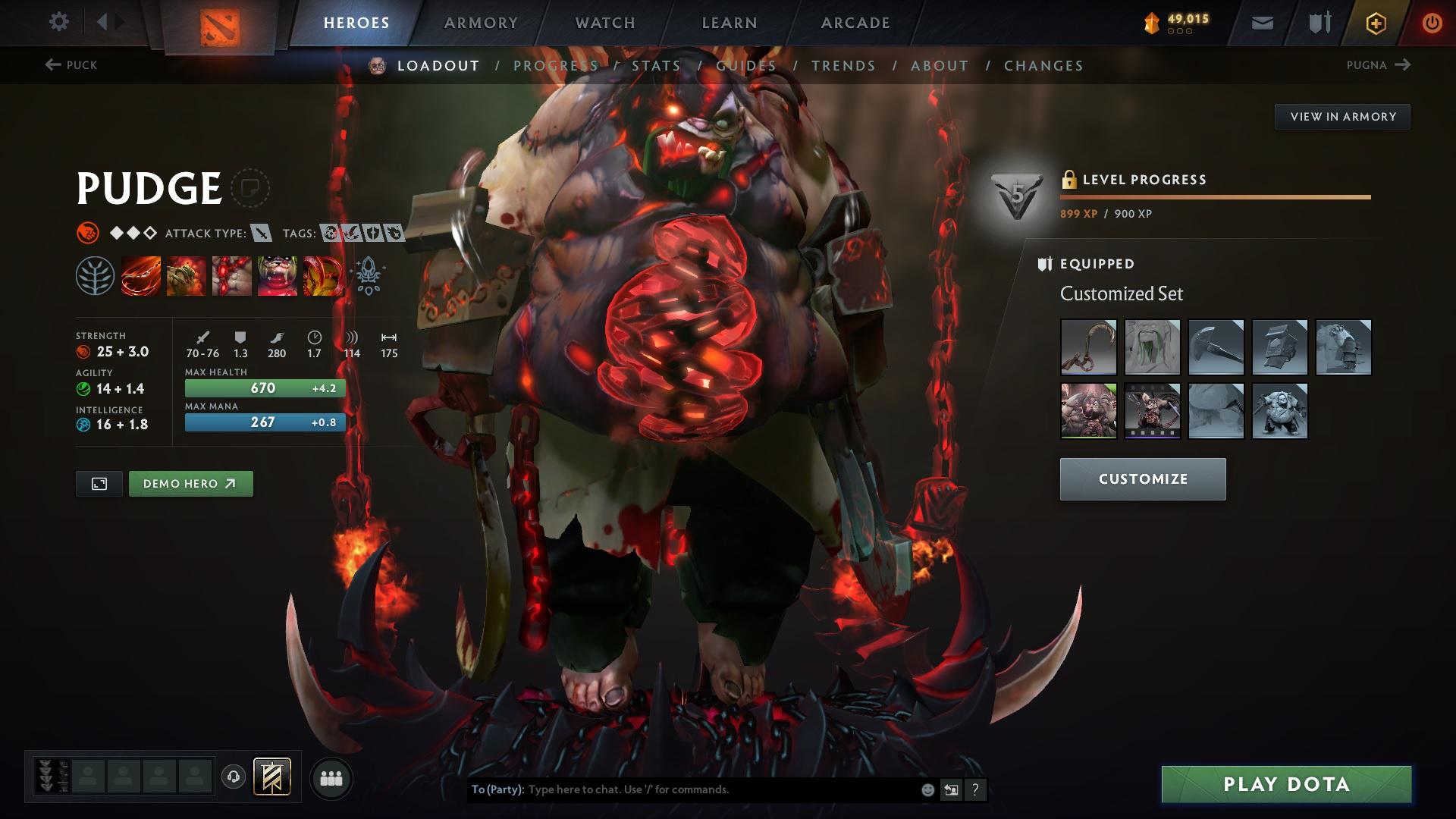
Task: Open the ARMORY menu item
Action: 481,22
